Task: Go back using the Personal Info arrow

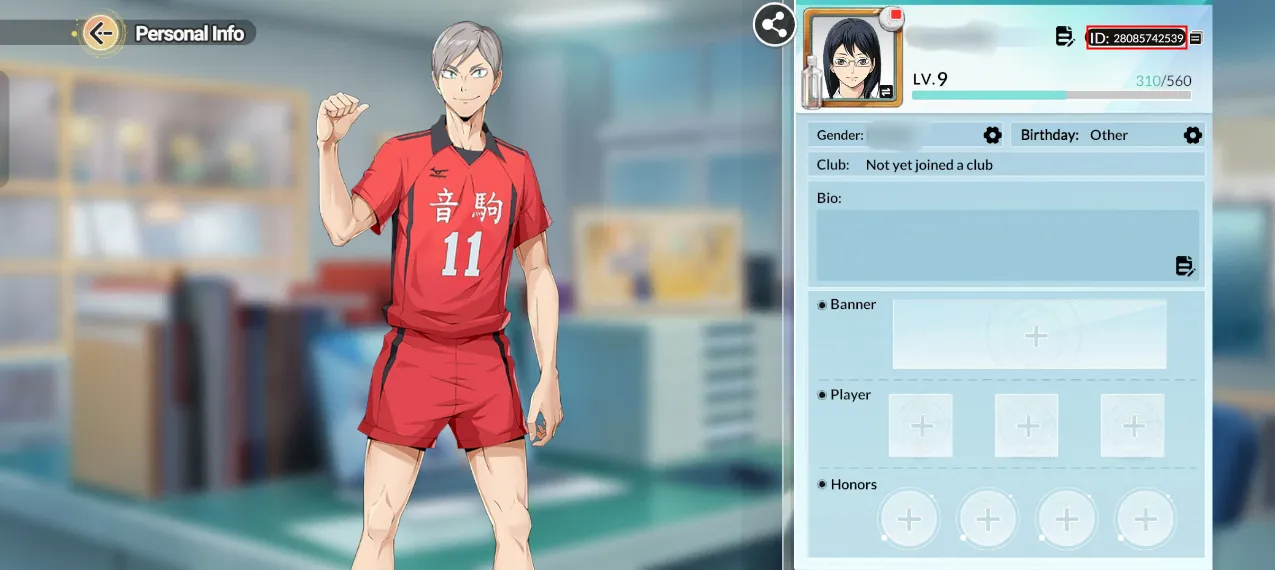Action: [100, 33]
